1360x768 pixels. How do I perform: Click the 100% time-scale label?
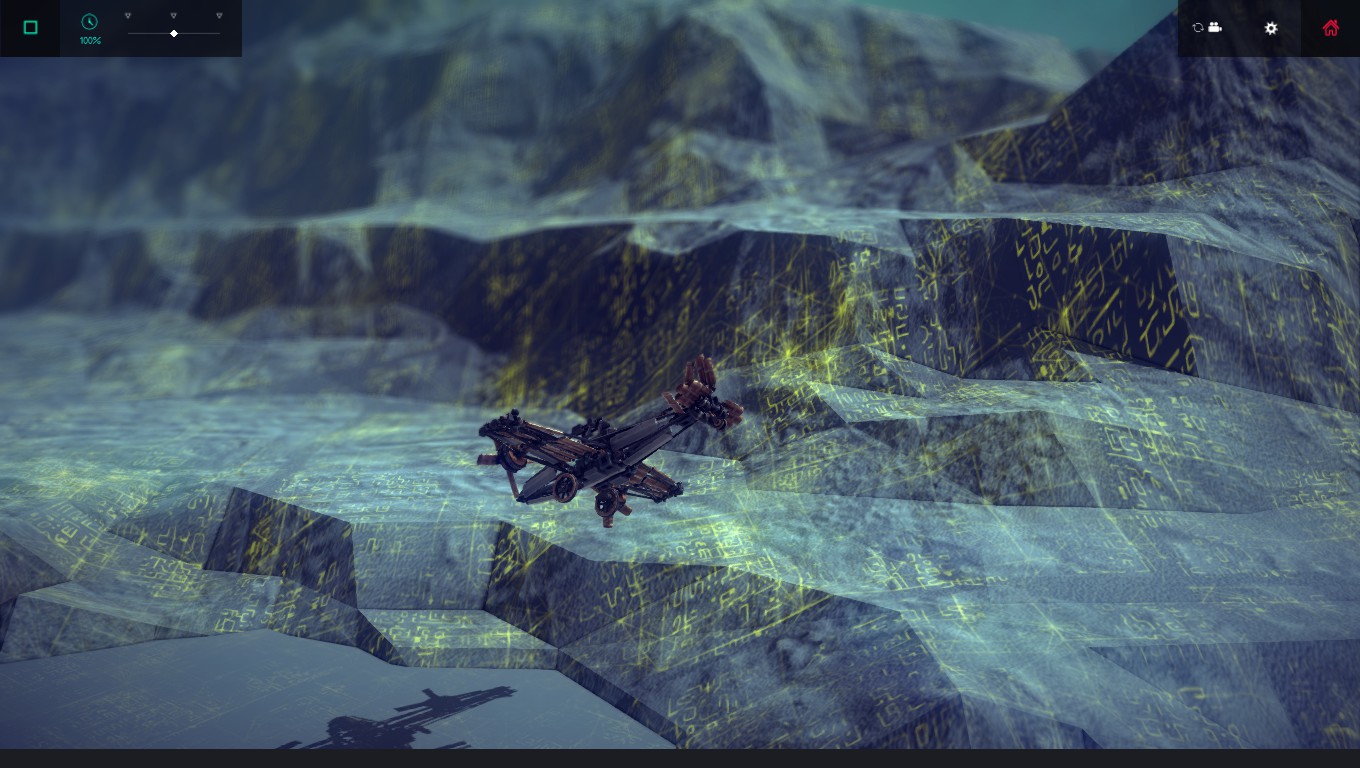(x=90, y=41)
